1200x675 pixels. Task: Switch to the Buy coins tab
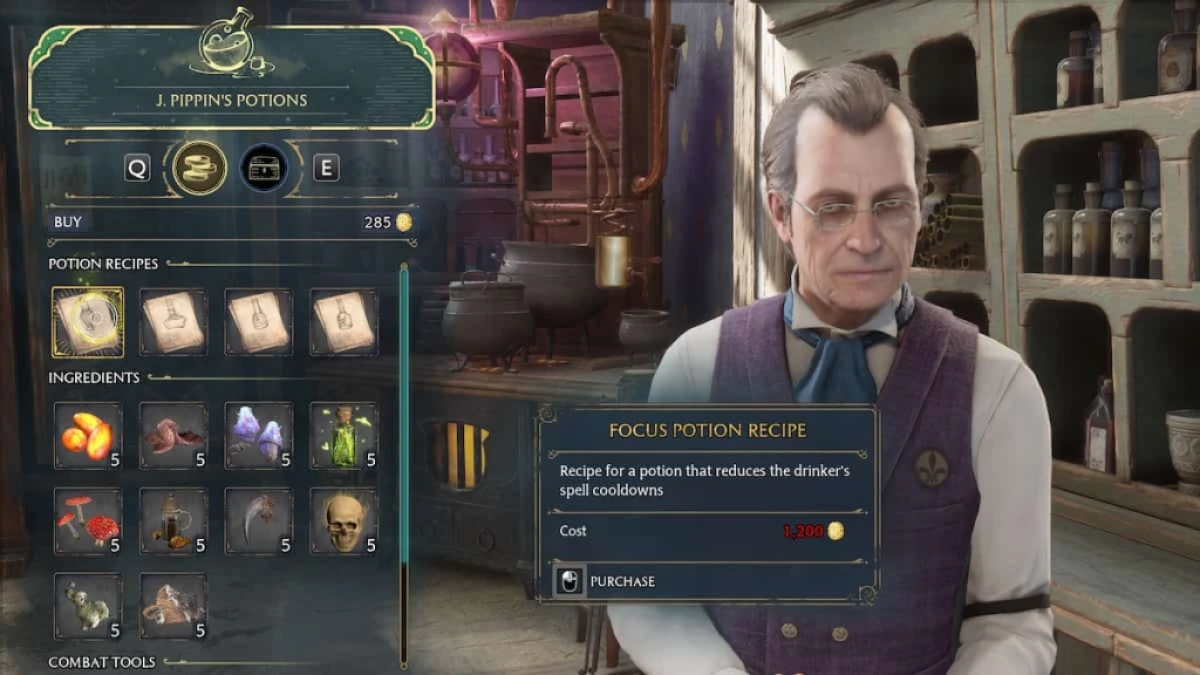click(x=199, y=168)
